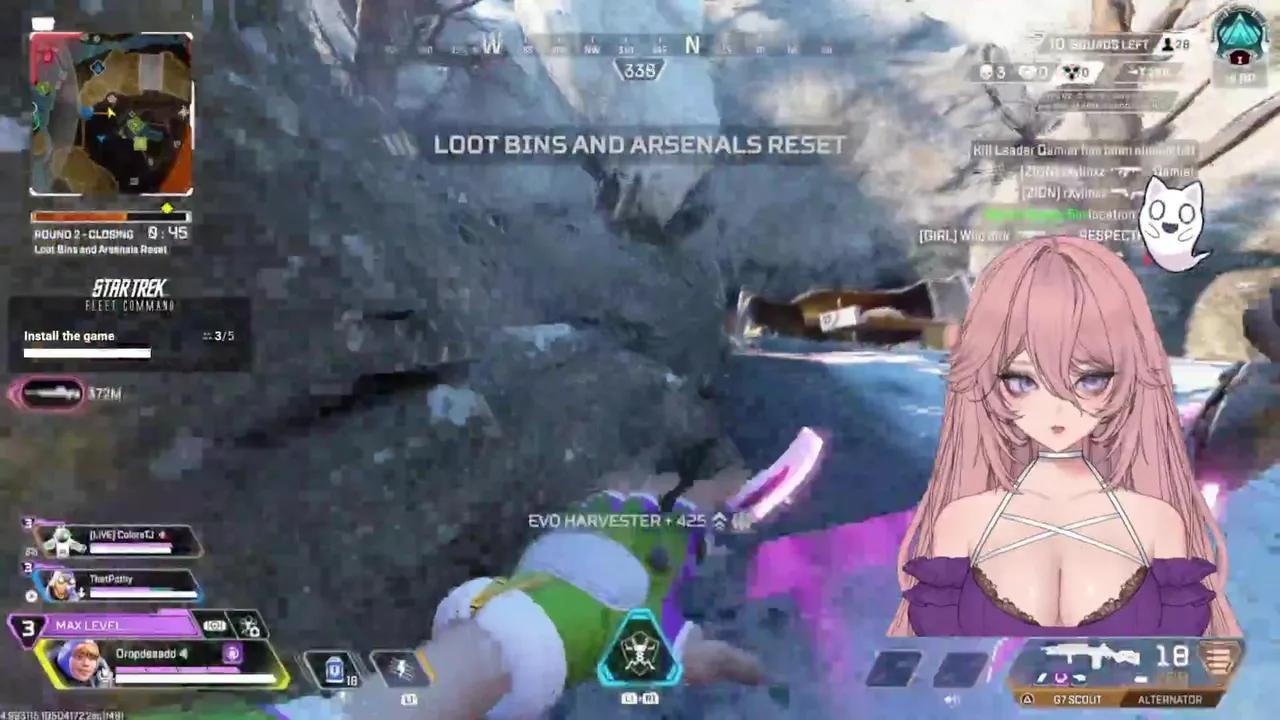This screenshot has height=720, width=1280.
Task: Click the skull kill counter icon
Action: [x=985, y=72]
